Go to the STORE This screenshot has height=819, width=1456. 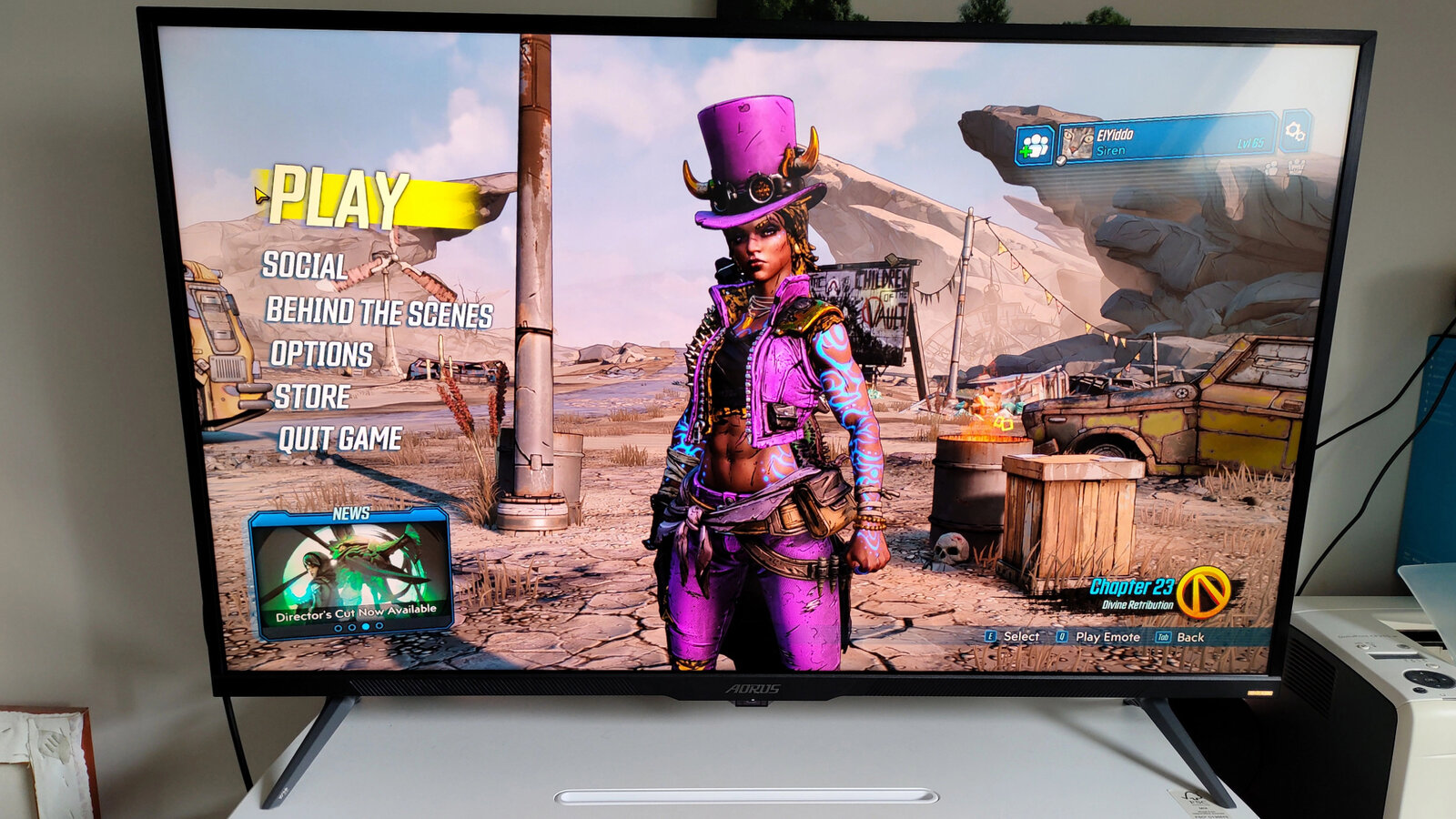[312, 397]
